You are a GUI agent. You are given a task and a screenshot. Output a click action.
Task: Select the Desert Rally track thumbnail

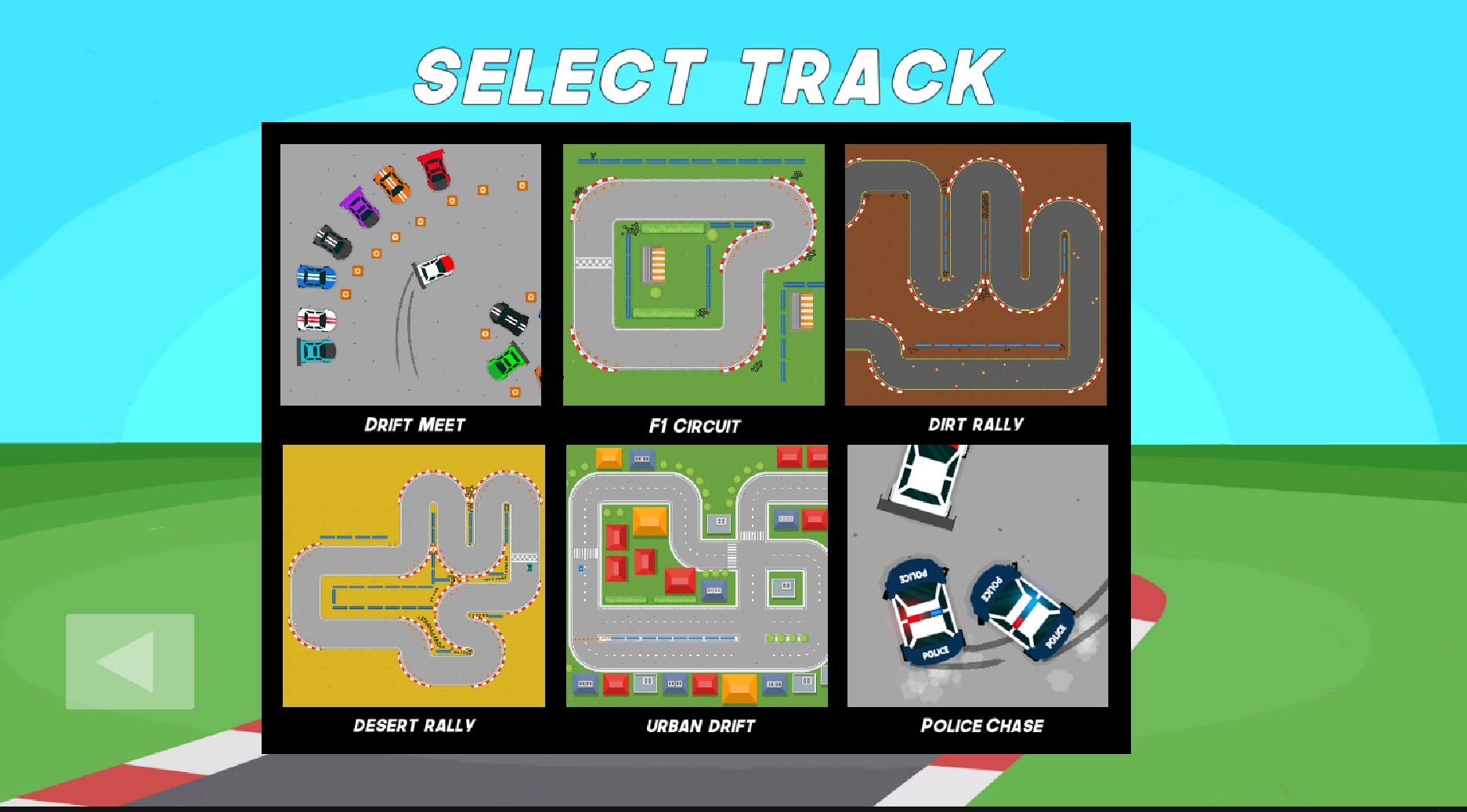coord(414,574)
